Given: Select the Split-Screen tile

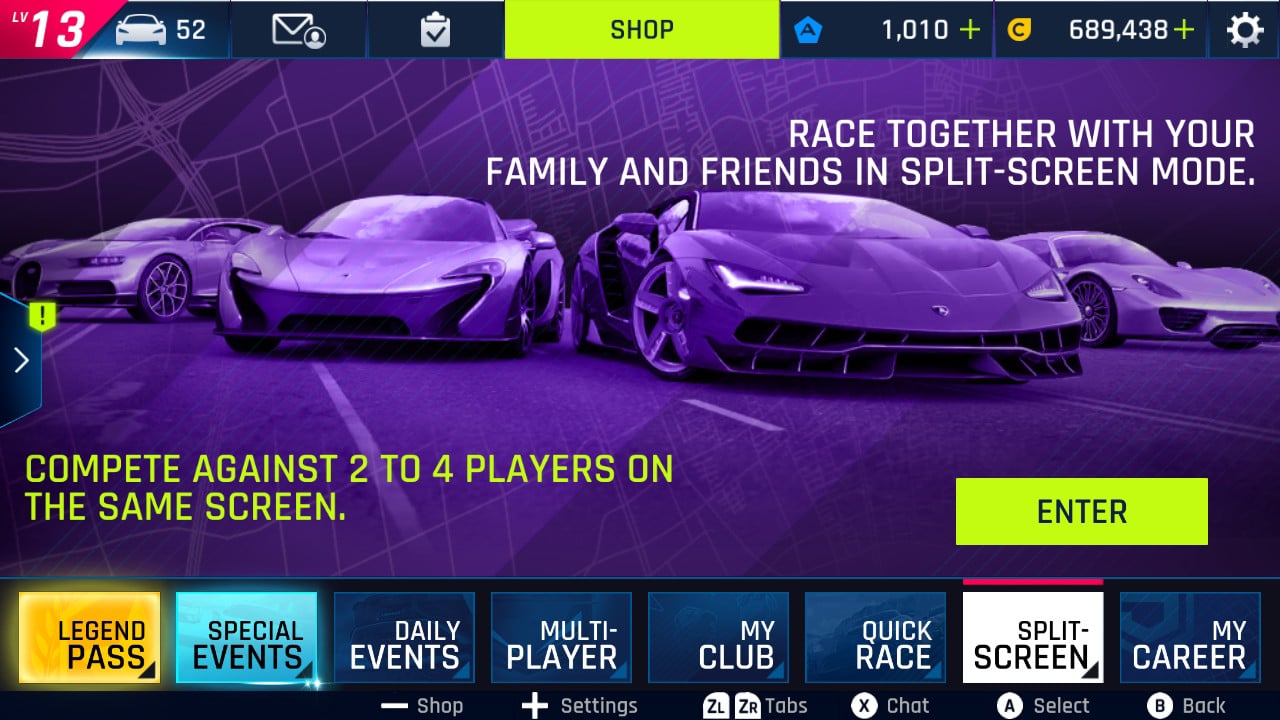Looking at the screenshot, I should pyautogui.click(x=1032, y=638).
